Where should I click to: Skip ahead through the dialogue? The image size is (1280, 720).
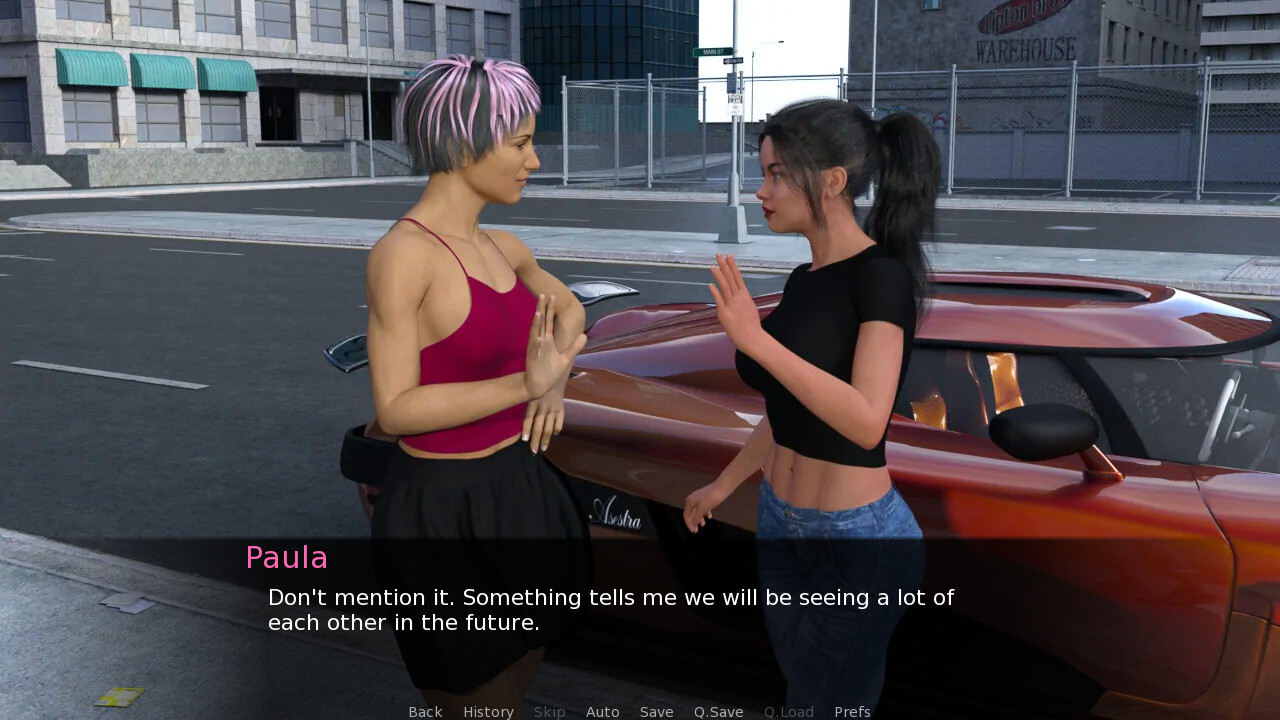point(549,712)
